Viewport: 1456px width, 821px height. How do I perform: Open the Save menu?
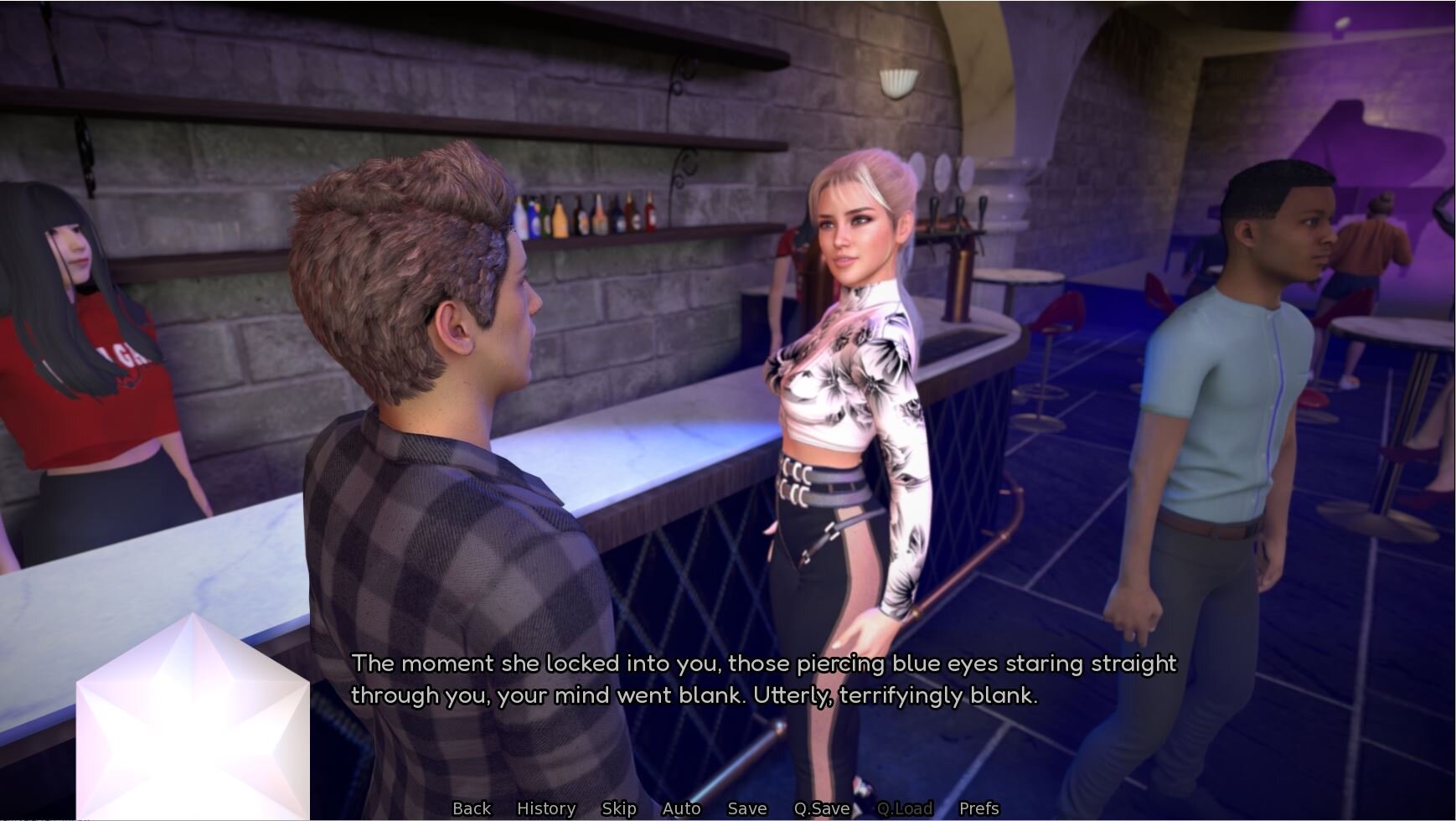747,808
